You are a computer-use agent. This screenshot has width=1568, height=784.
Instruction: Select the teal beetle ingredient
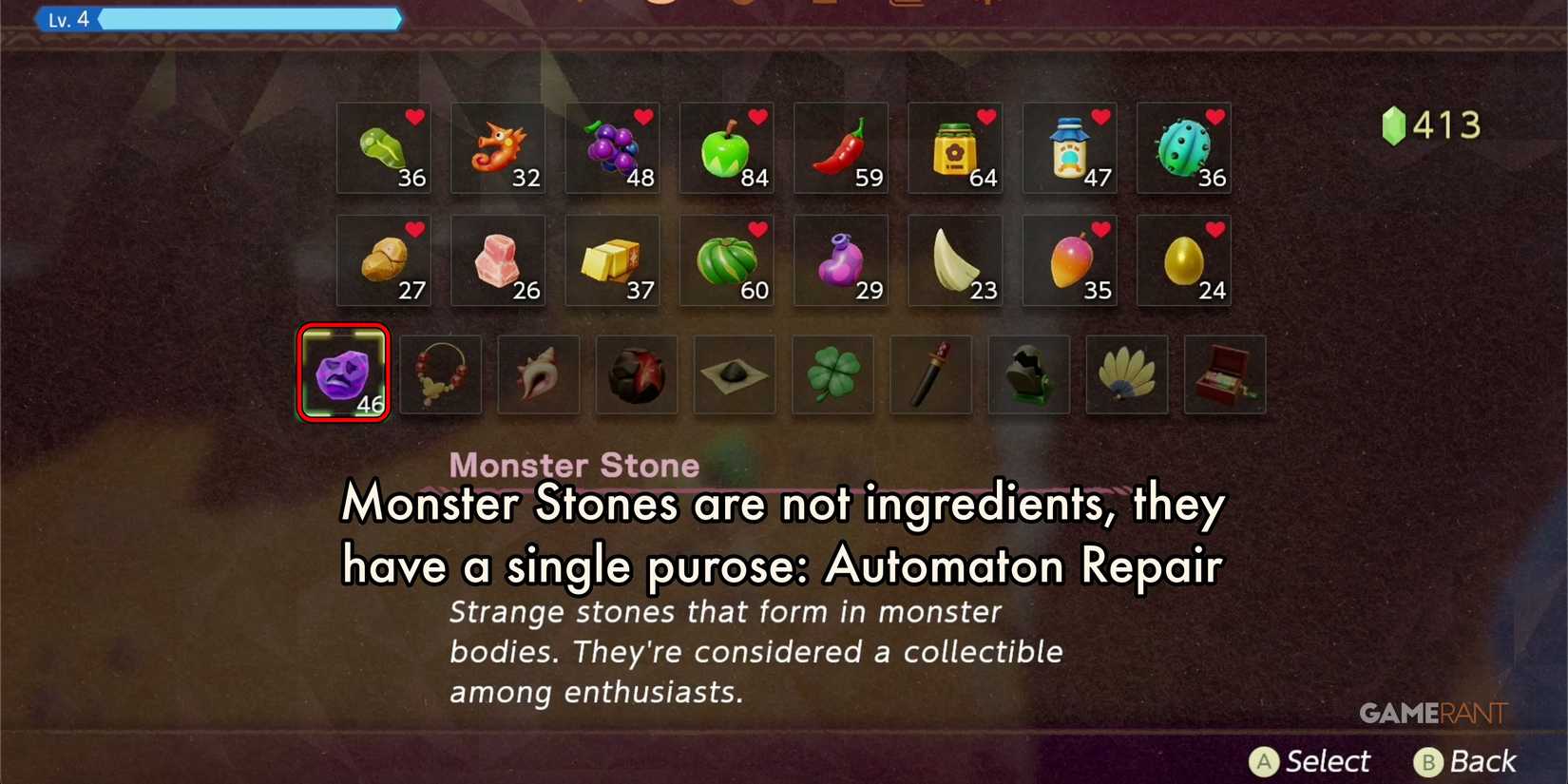tap(1183, 148)
